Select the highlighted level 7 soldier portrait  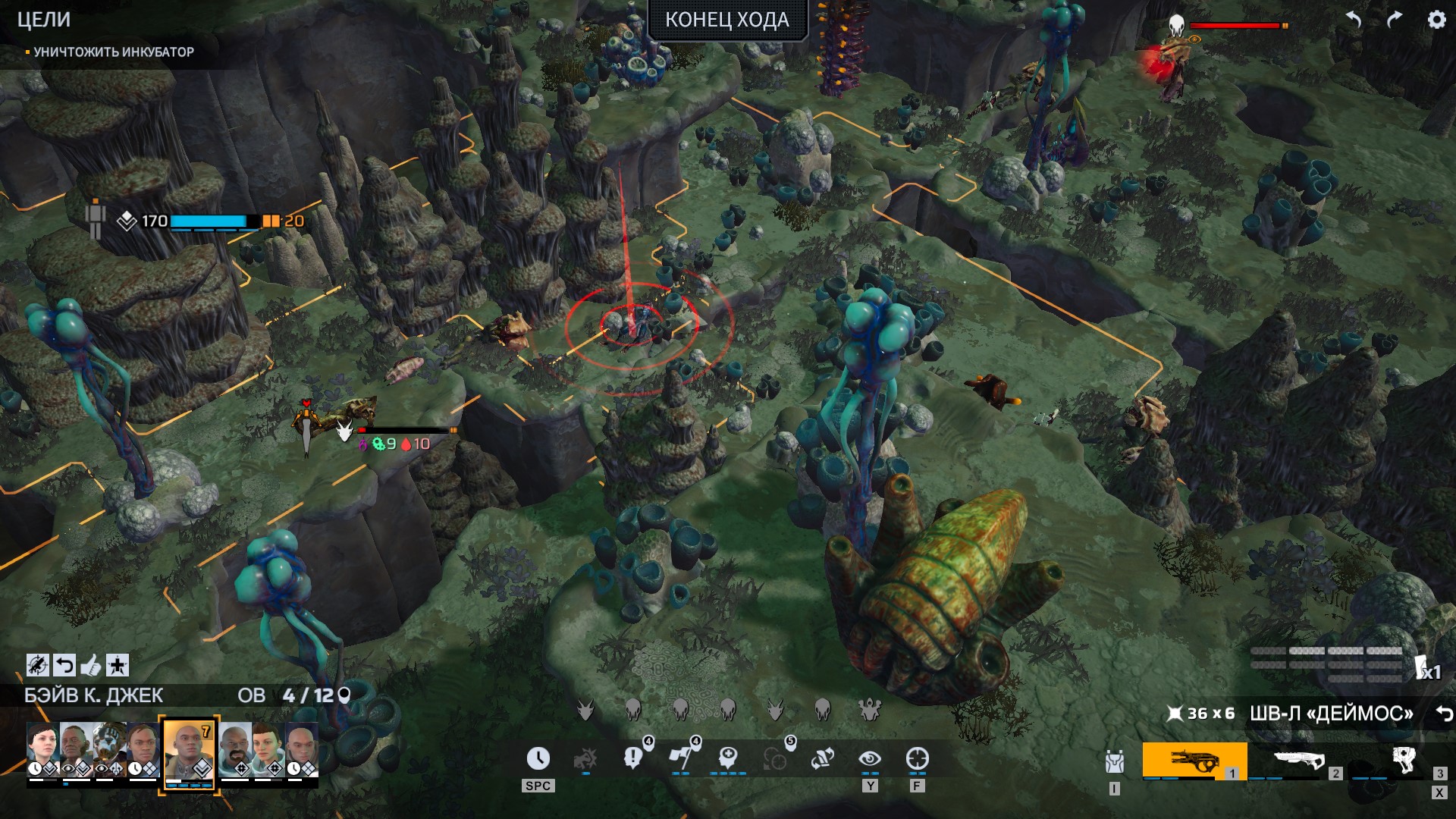pyautogui.click(x=189, y=751)
